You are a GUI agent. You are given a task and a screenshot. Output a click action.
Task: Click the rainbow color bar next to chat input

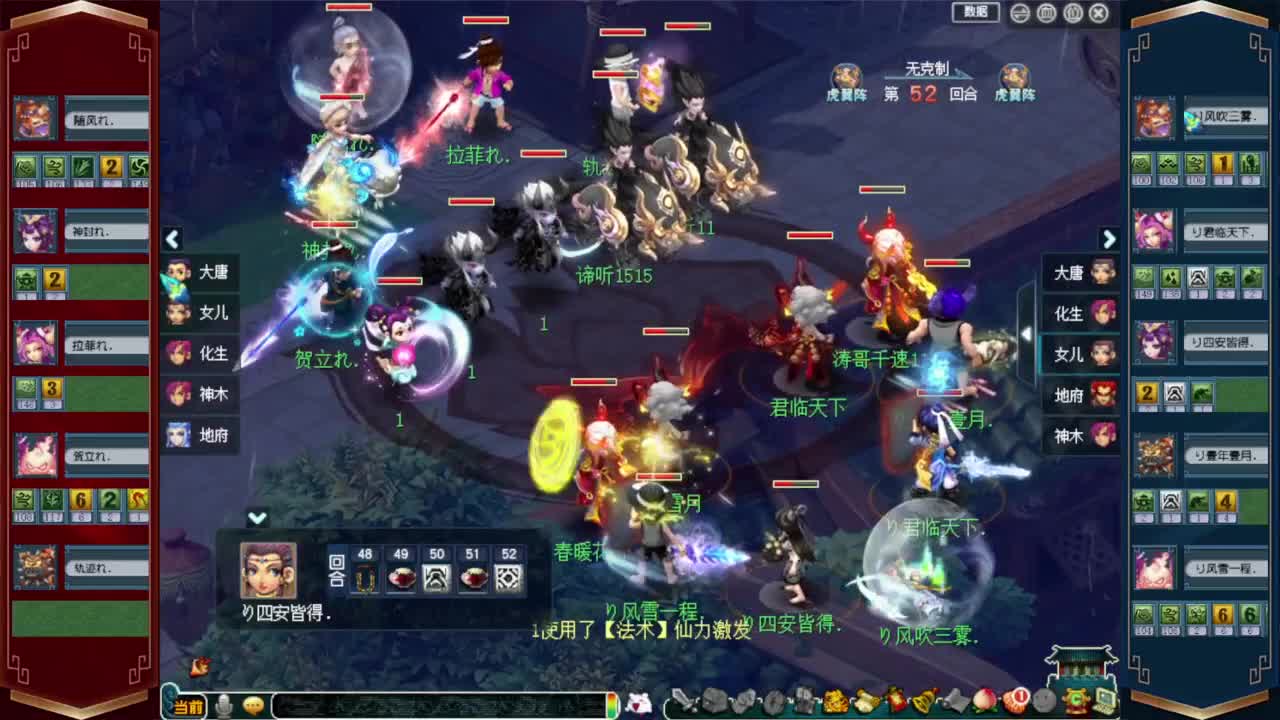point(613,705)
